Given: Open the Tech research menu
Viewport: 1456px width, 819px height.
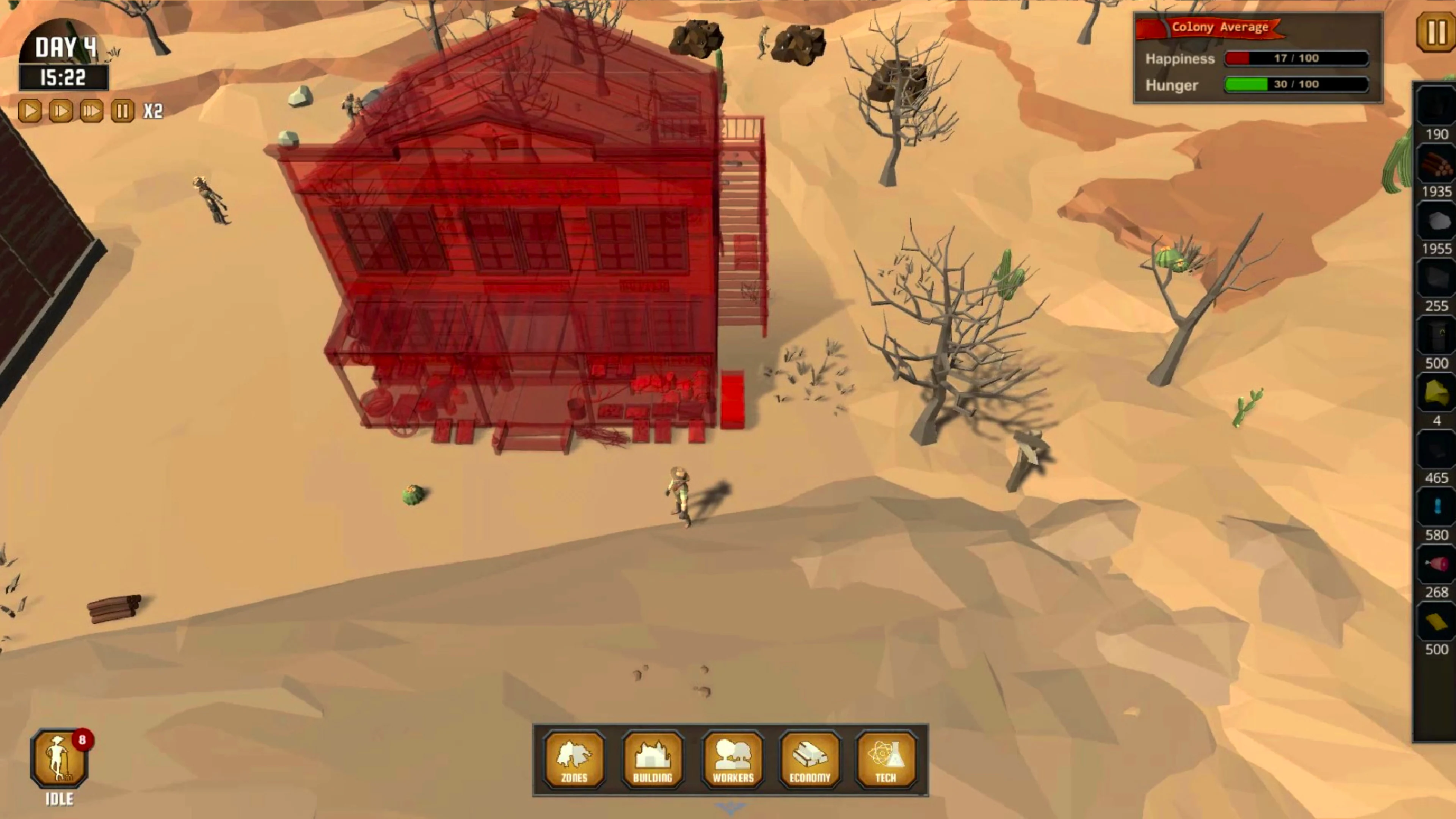Looking at the screenshot, I should 888,759.
